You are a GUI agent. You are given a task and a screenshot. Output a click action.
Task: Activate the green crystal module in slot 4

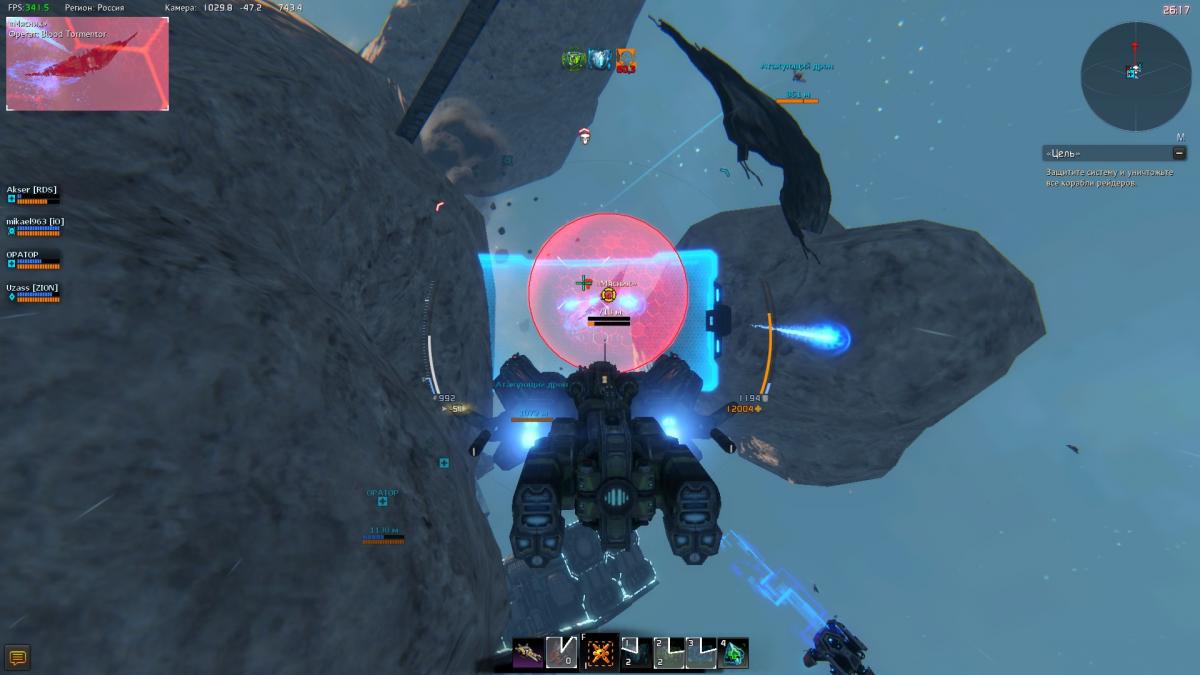point(734,653)
